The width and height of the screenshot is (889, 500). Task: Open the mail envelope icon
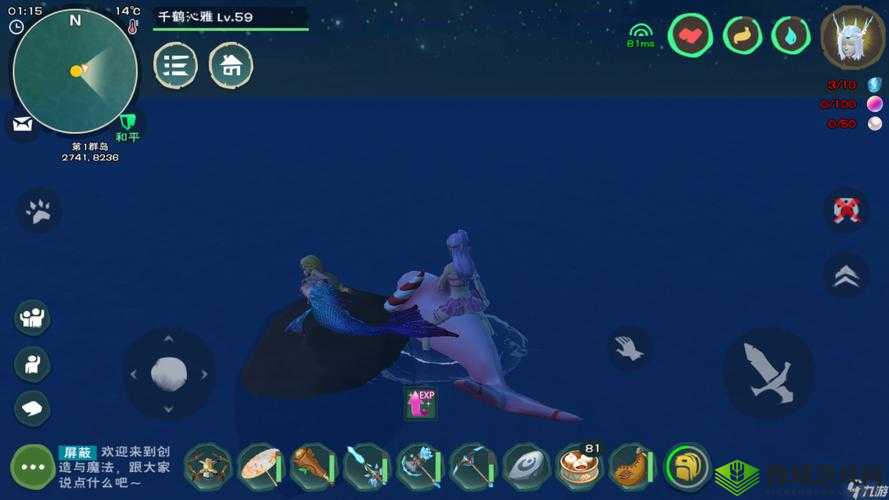pyautogui.click(x=23, y=124)
